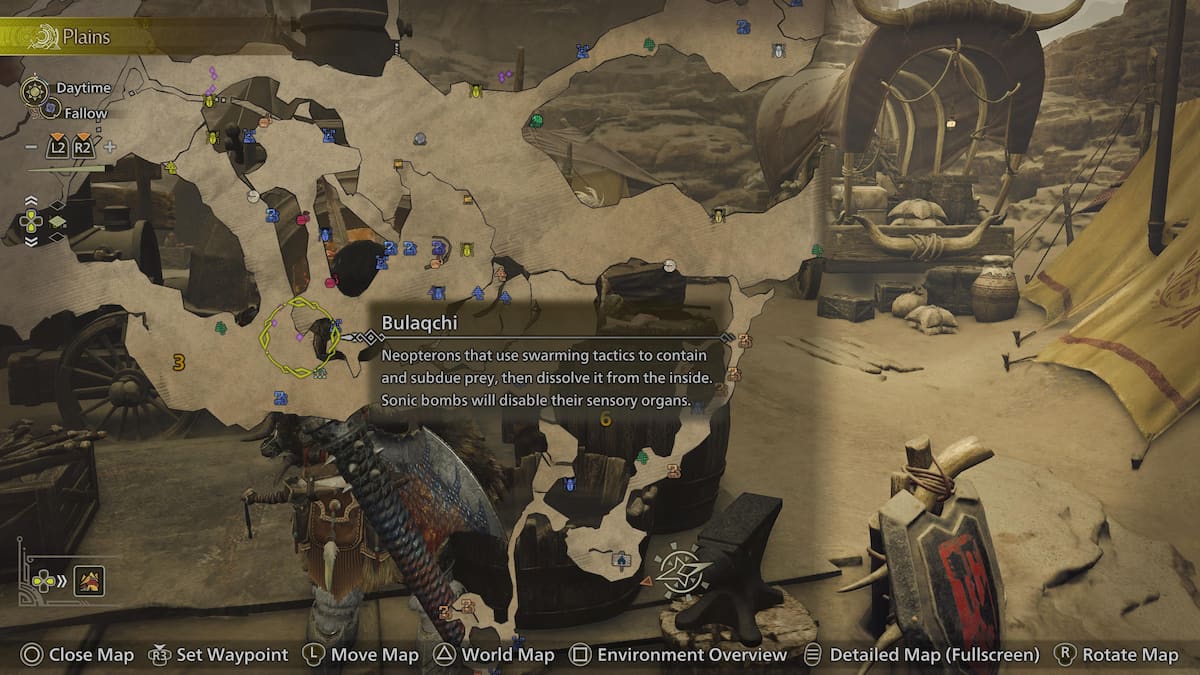Pick the red gathering marker on the map
The width and height of the screenshot is (1200, 675).
[x=303, y=217]
